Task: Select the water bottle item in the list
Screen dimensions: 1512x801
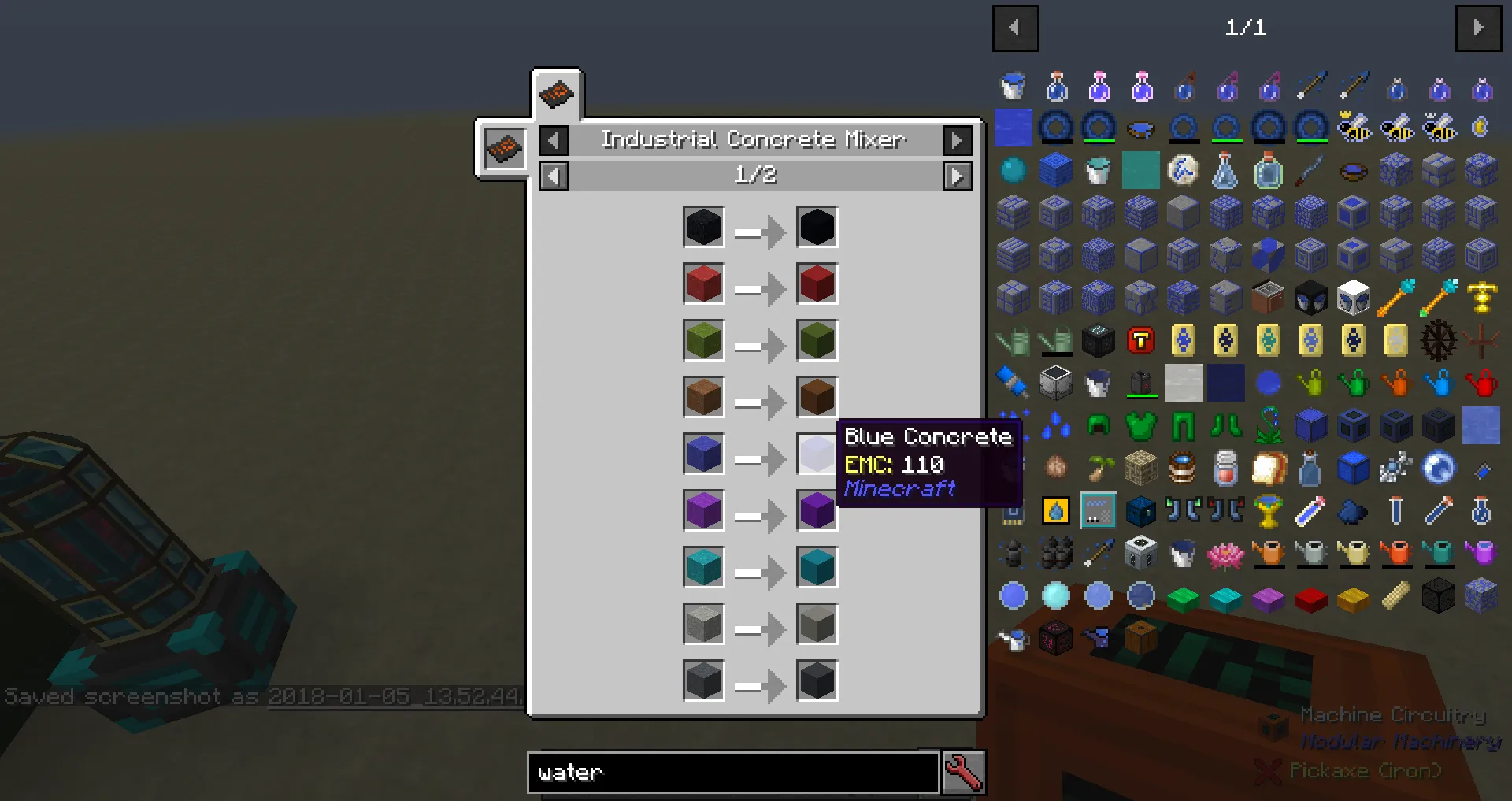Action: click(x=1057, y=87)
